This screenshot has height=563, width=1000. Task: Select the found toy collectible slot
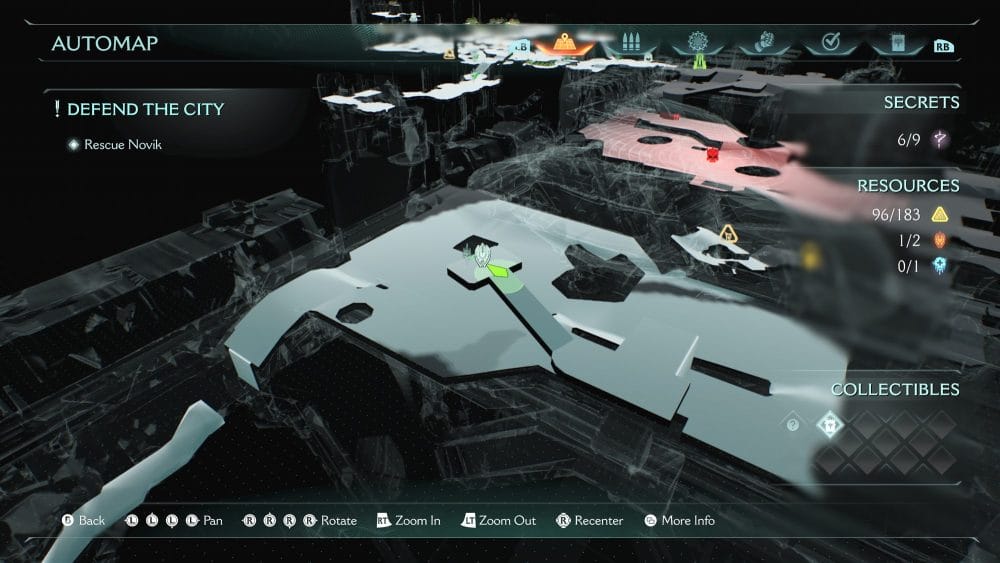click(x=831, y=425)
